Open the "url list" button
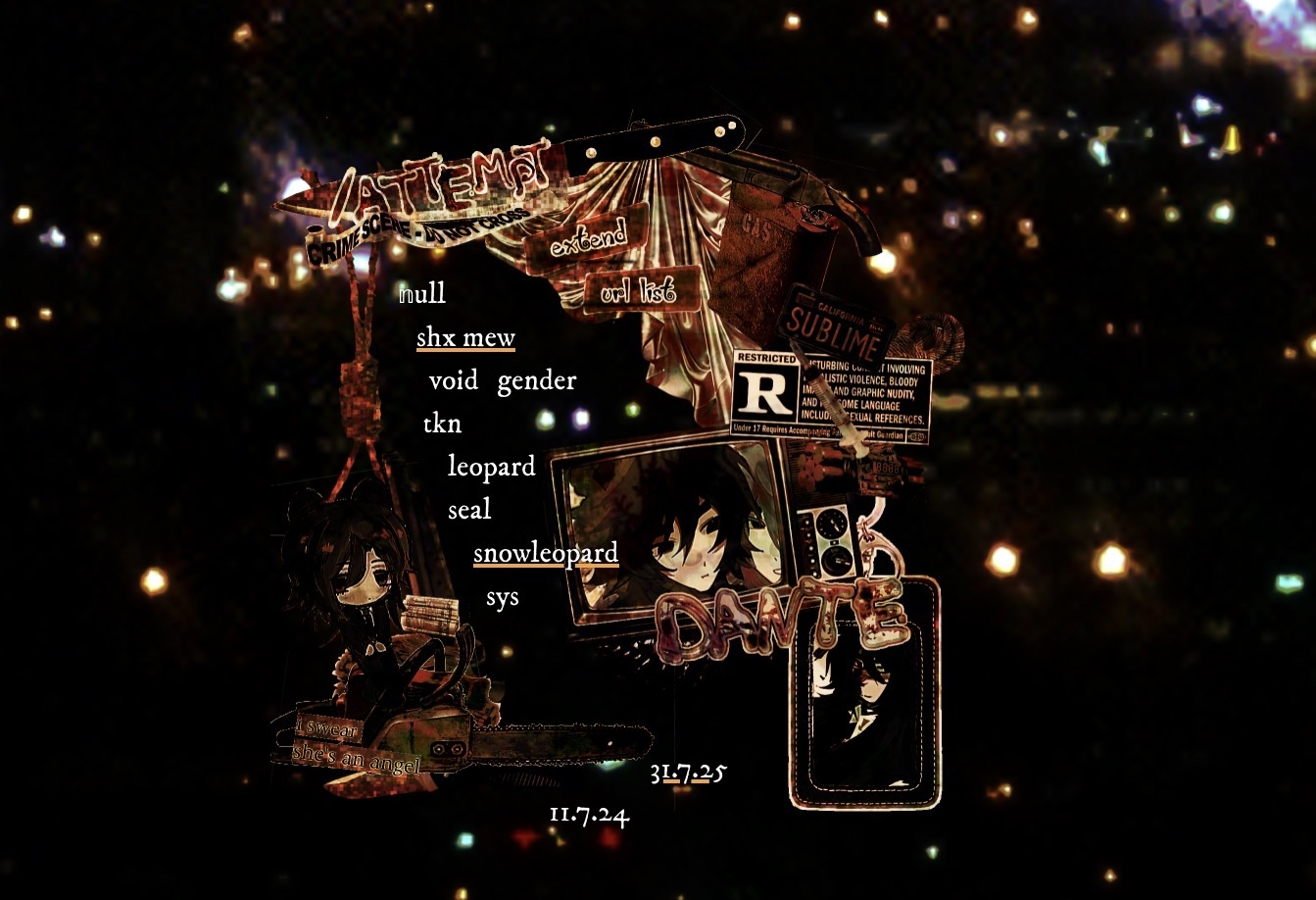The width and height of the screenshot is (1316, 900). click(642, 290)
